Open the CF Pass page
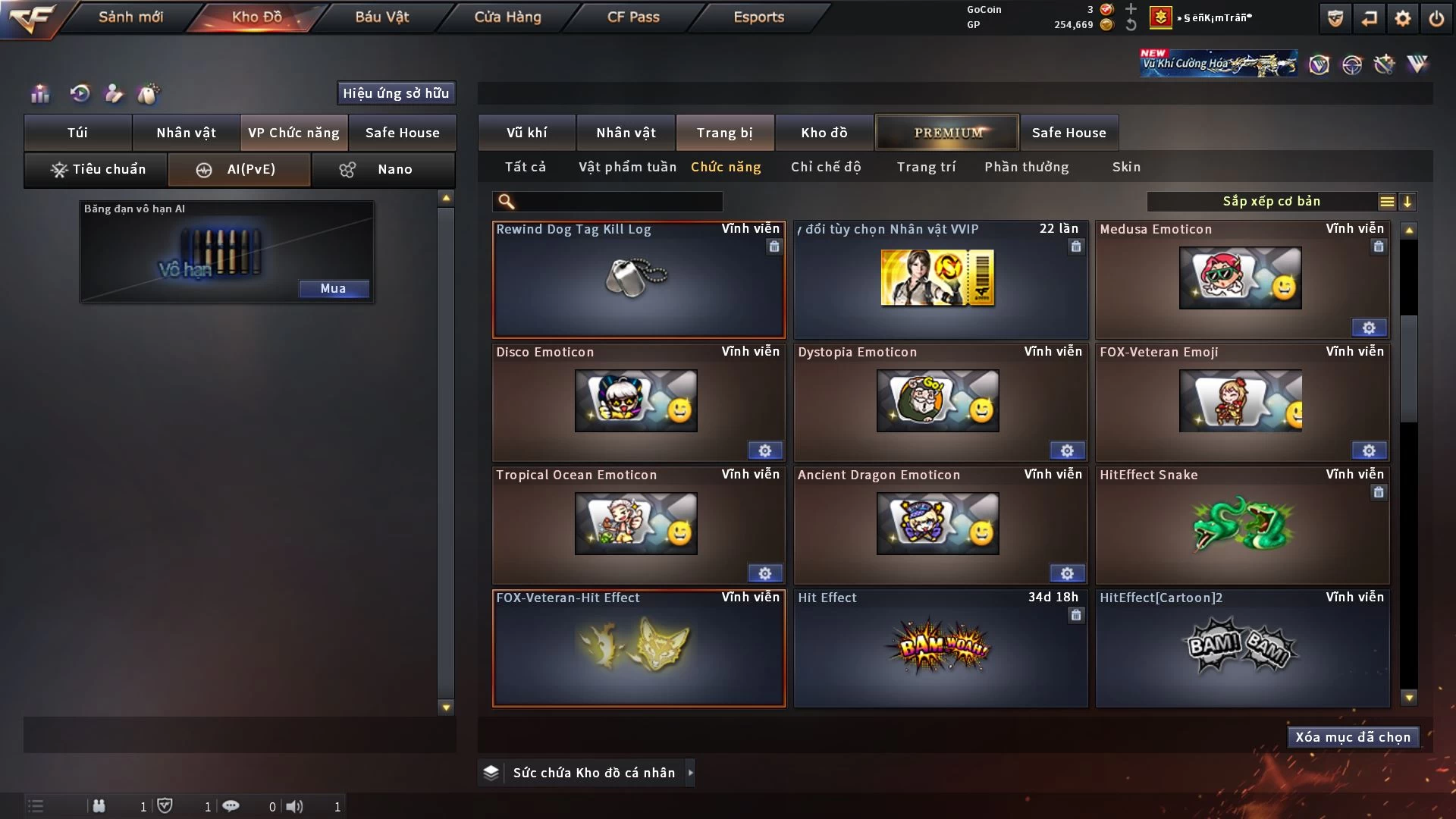 [x=633, y=17]
